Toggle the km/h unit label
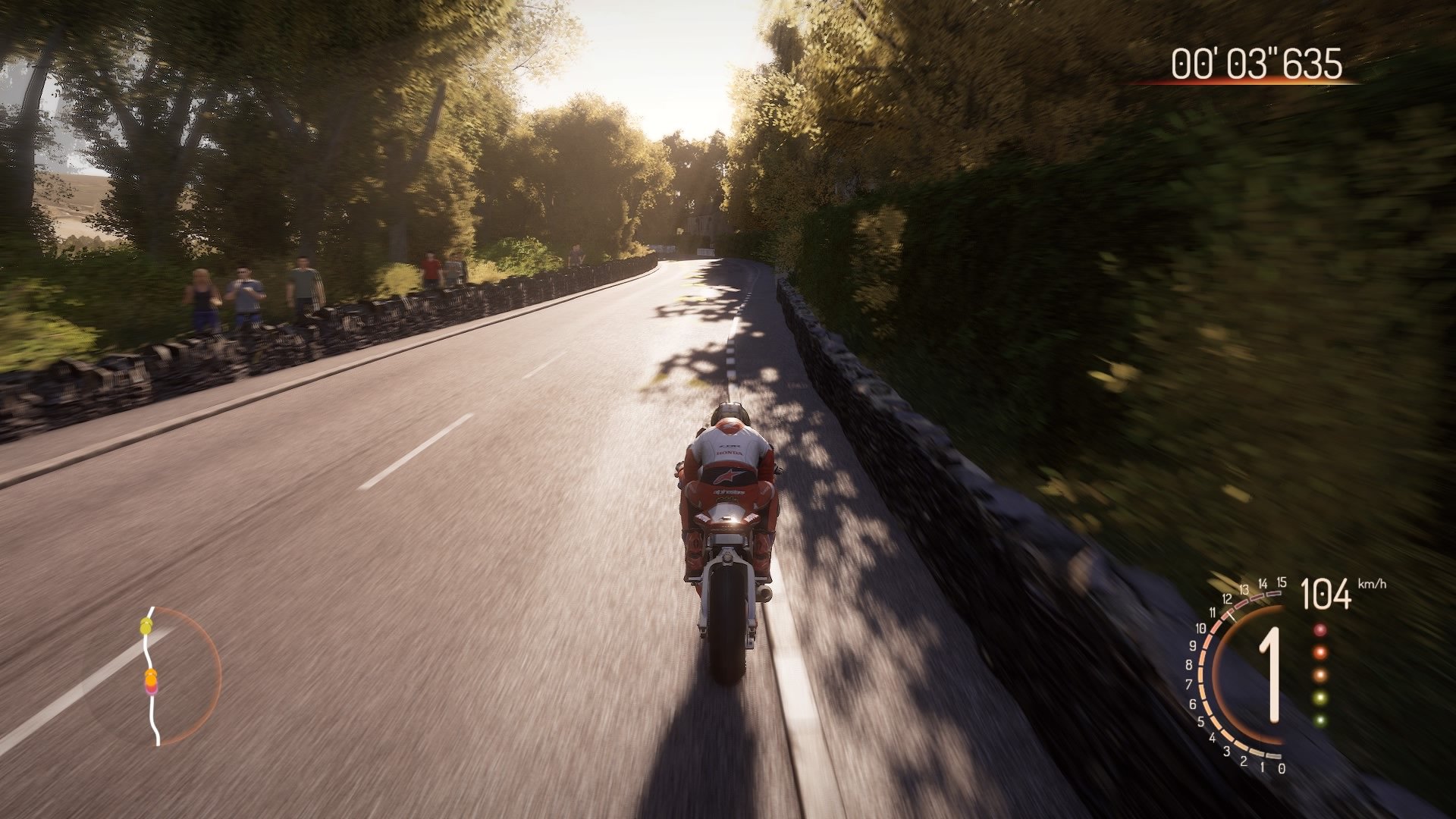Viewport: 1456px width, 819px height. pos(1372,584)
